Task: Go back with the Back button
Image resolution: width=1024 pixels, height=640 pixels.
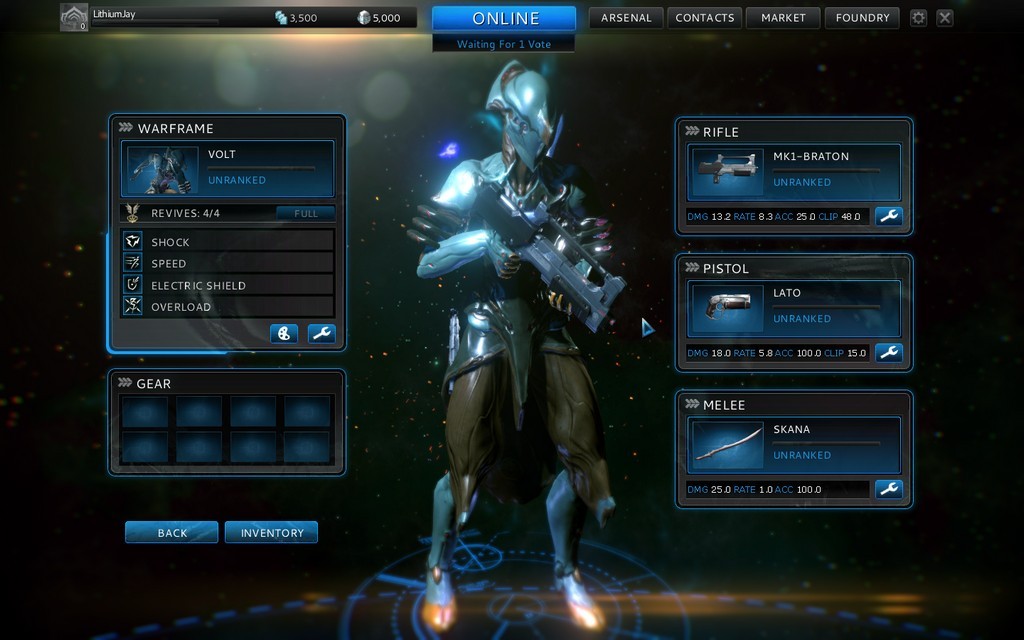Action: tap(171, 533)
